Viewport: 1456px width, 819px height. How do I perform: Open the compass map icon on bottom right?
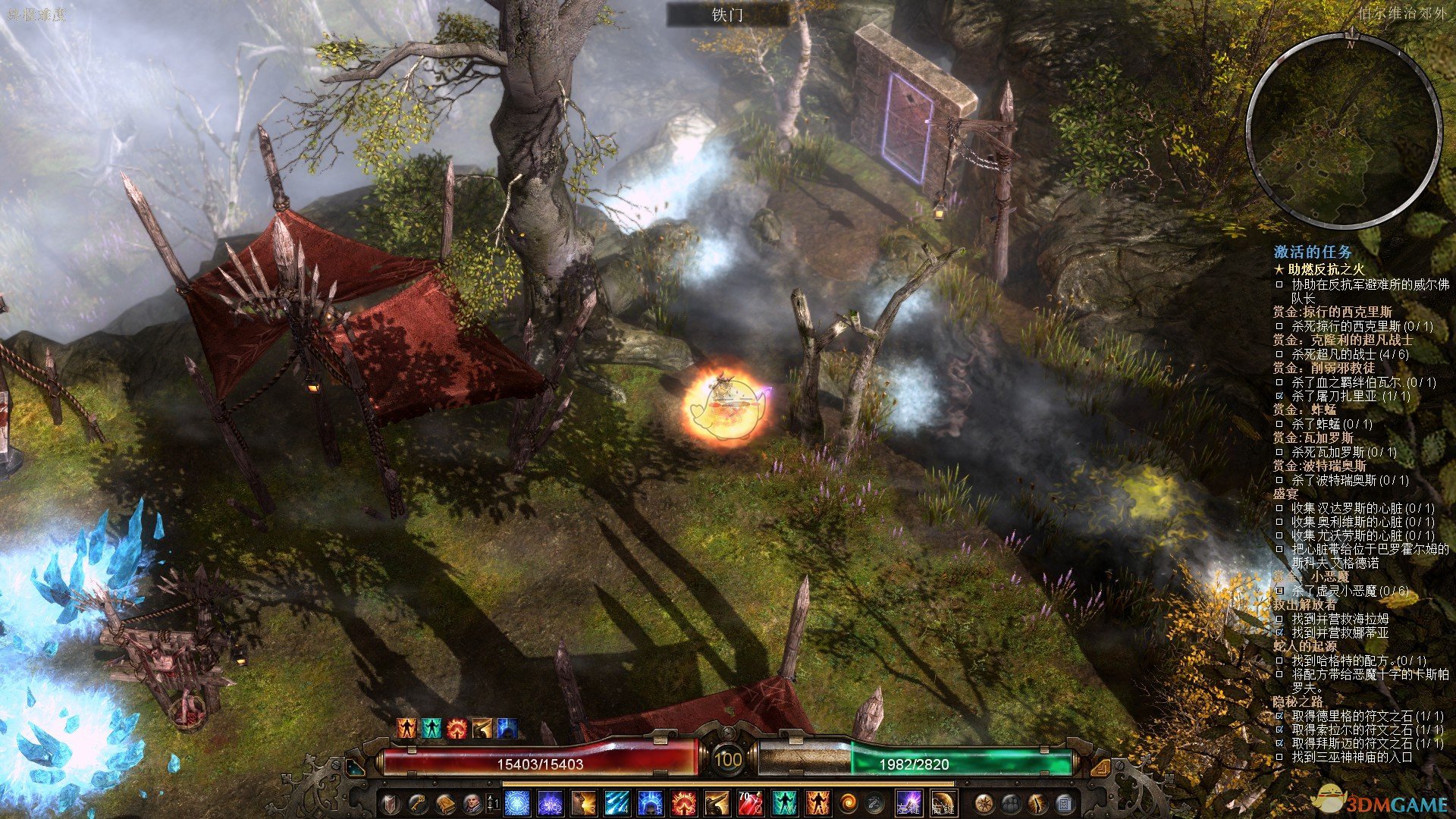click(x=984, y=802)
